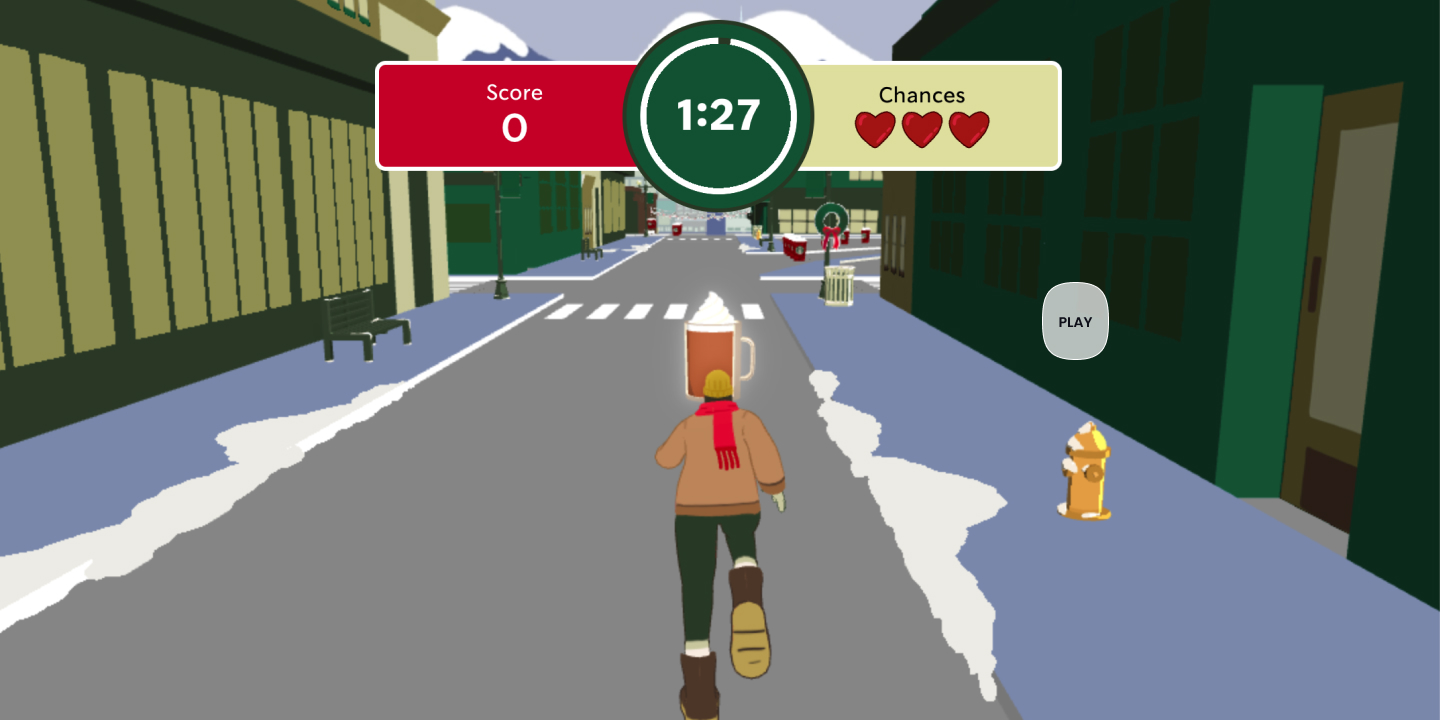
Task: Click the red scarf on the runner
Action: click(727, 425)
